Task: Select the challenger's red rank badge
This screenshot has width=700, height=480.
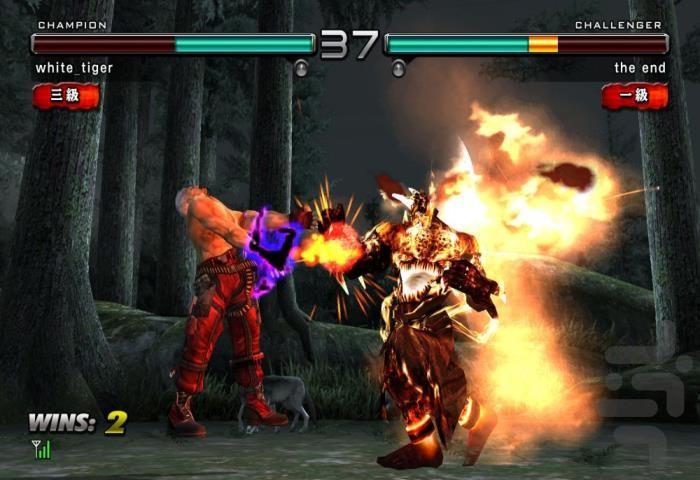Action: pos(634,96)
